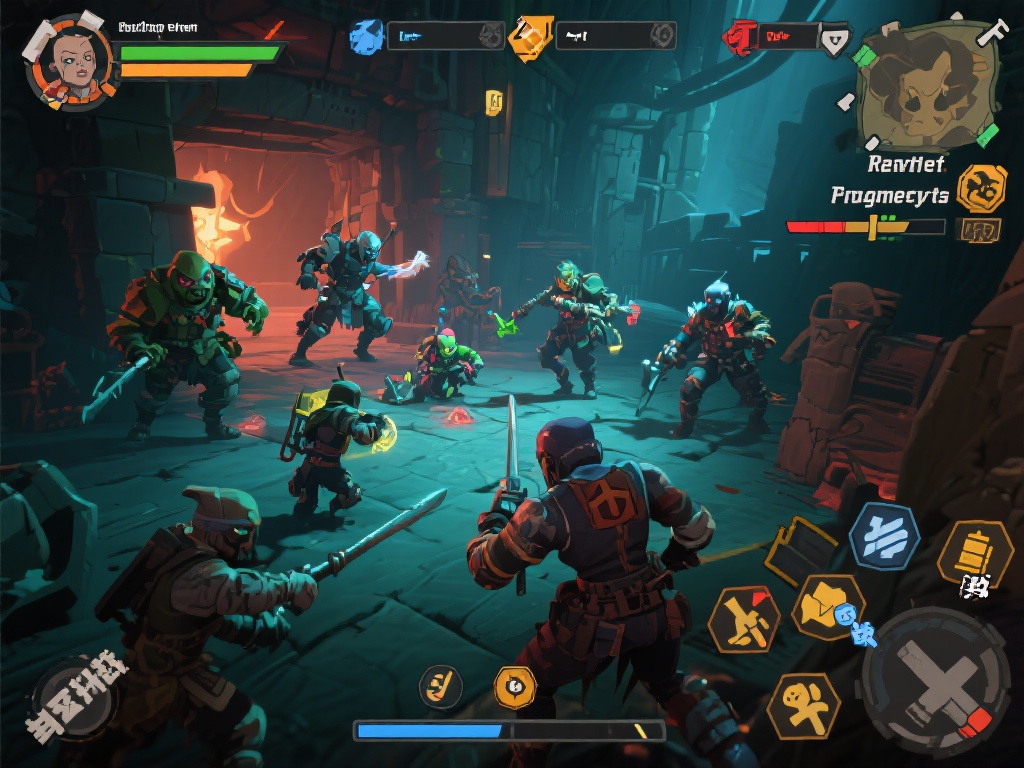Select the orange cube resource icon

pyautogui.click(x=530, y=36)
